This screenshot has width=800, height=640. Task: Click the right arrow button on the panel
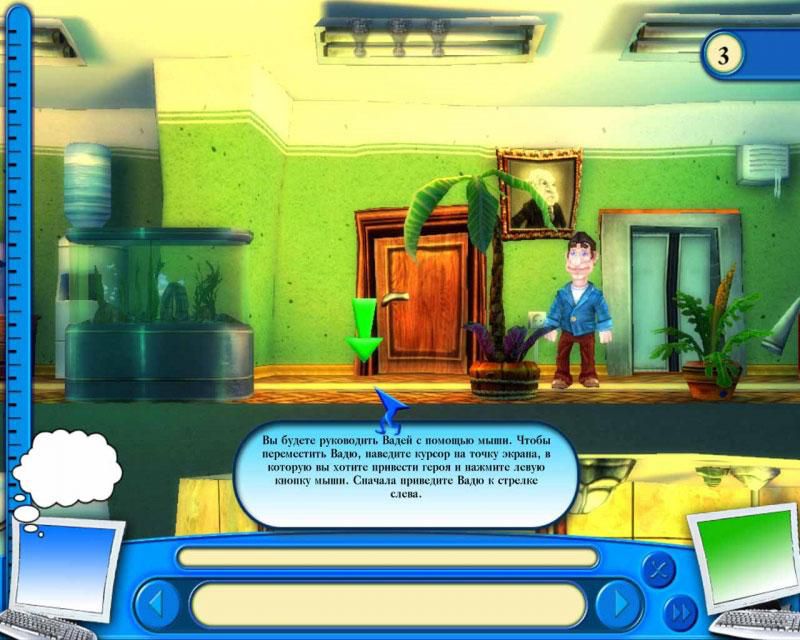[x=620, y=604]
